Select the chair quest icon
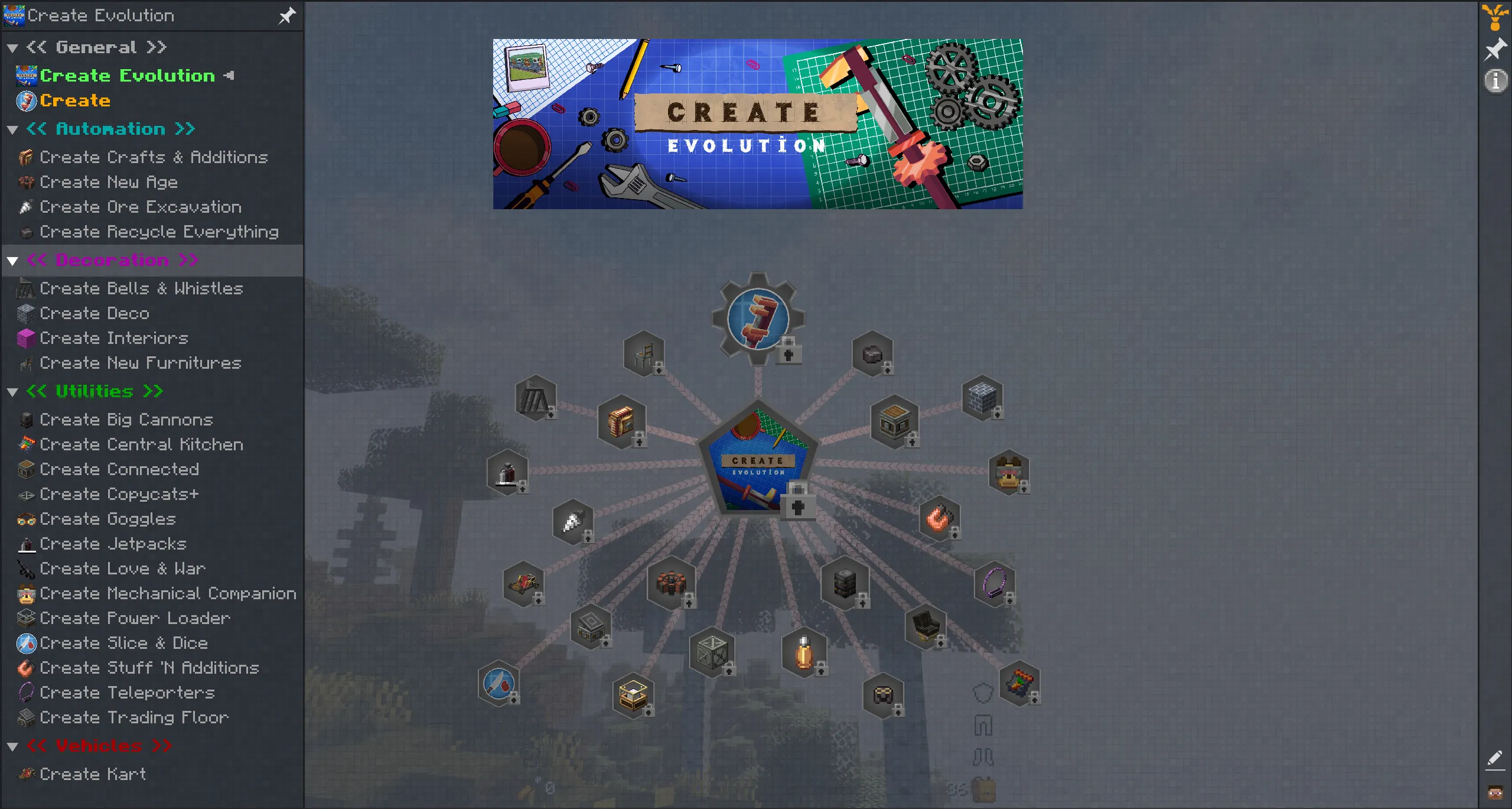Screen dimensions: 1512x809 [x=644, y=353]
